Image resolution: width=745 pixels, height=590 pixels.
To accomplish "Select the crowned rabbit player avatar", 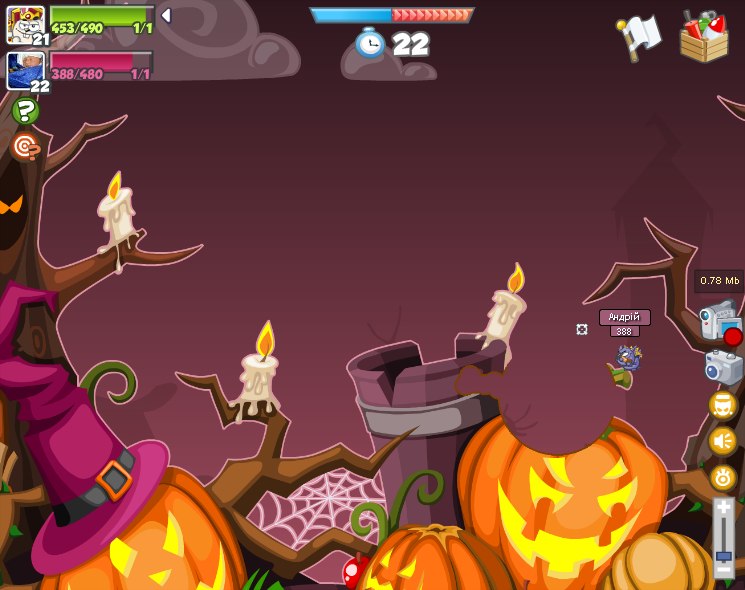I will point(25,24).
